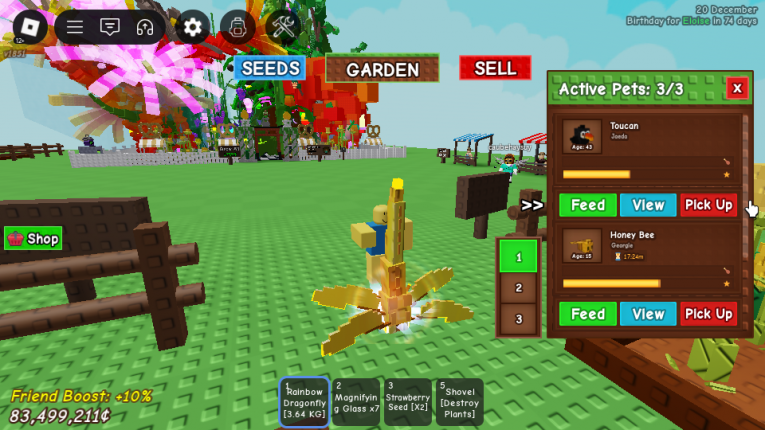Viewport: 765px width, 430px height.
Task: Select pet loadout slot 2
Action: pos(518,288)
